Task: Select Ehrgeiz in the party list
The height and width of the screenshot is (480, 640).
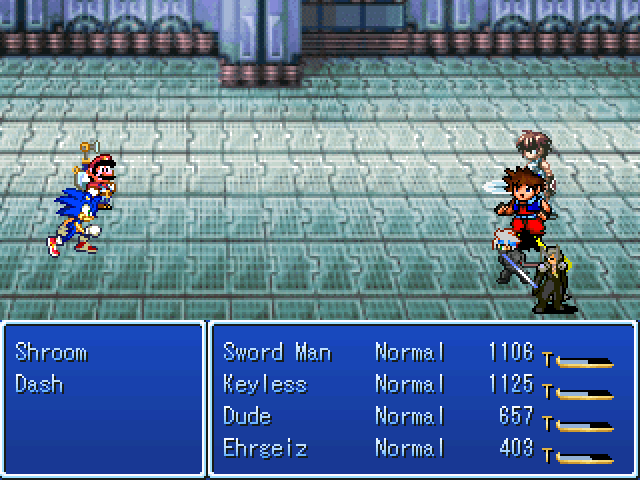Action: coord(265,448)
